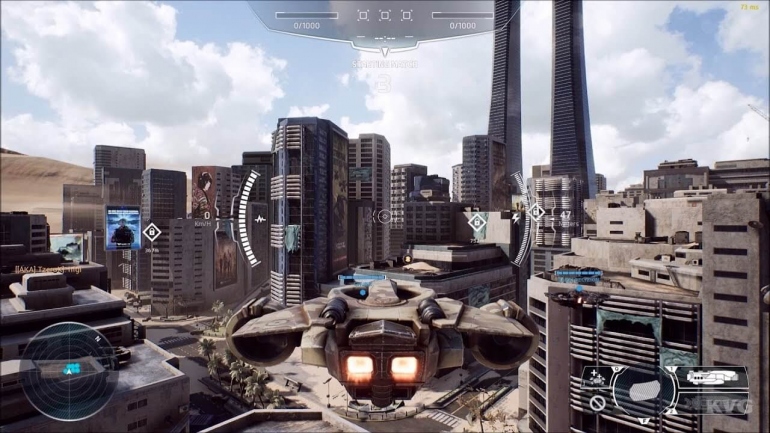Activate the repair ability icon
This screenshot has height=433, width=770.
coord(597,378)
